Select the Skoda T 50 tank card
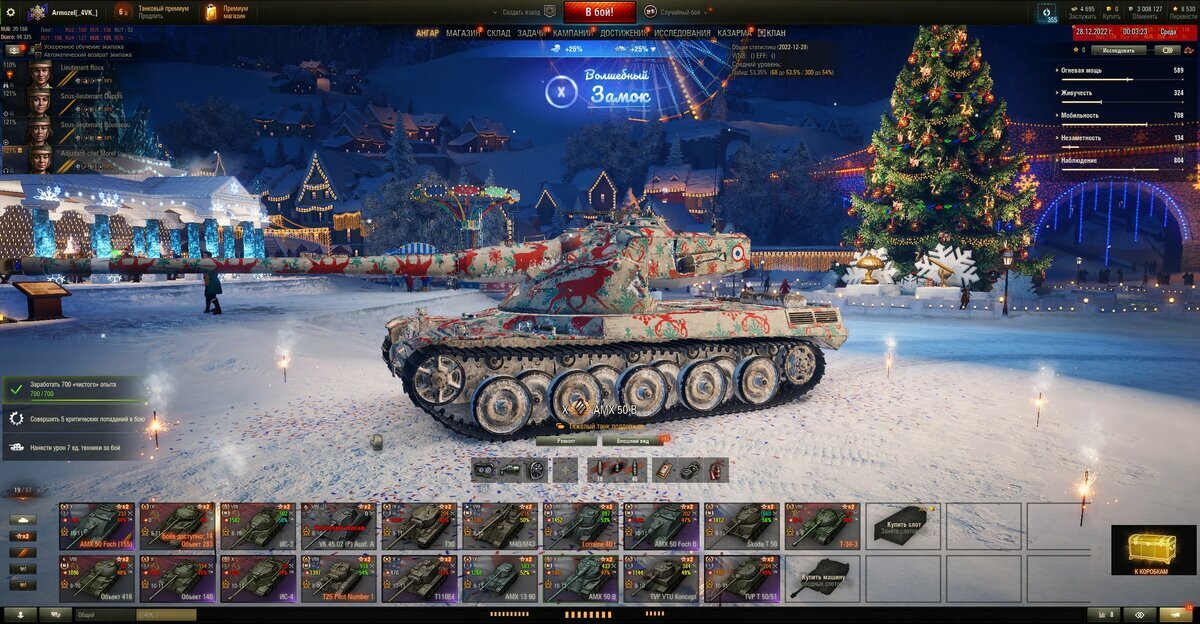Image resolution: width=1200 pixels, height=624 pixels. pyautogui.click(x=742, y=525)
